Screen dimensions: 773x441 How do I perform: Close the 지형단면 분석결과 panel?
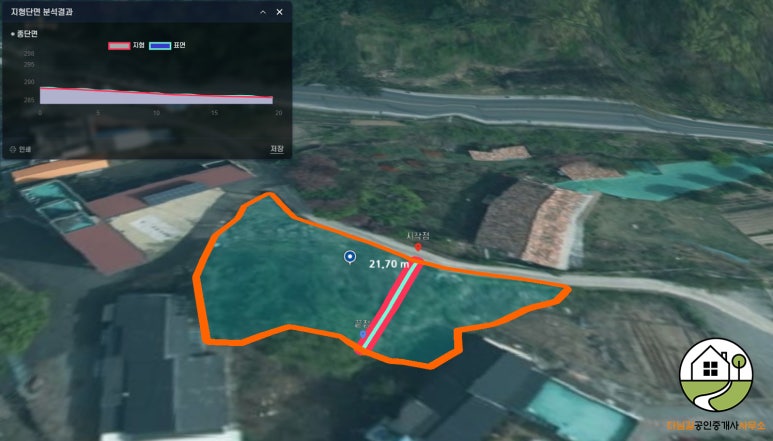click(x=279, y=12)
